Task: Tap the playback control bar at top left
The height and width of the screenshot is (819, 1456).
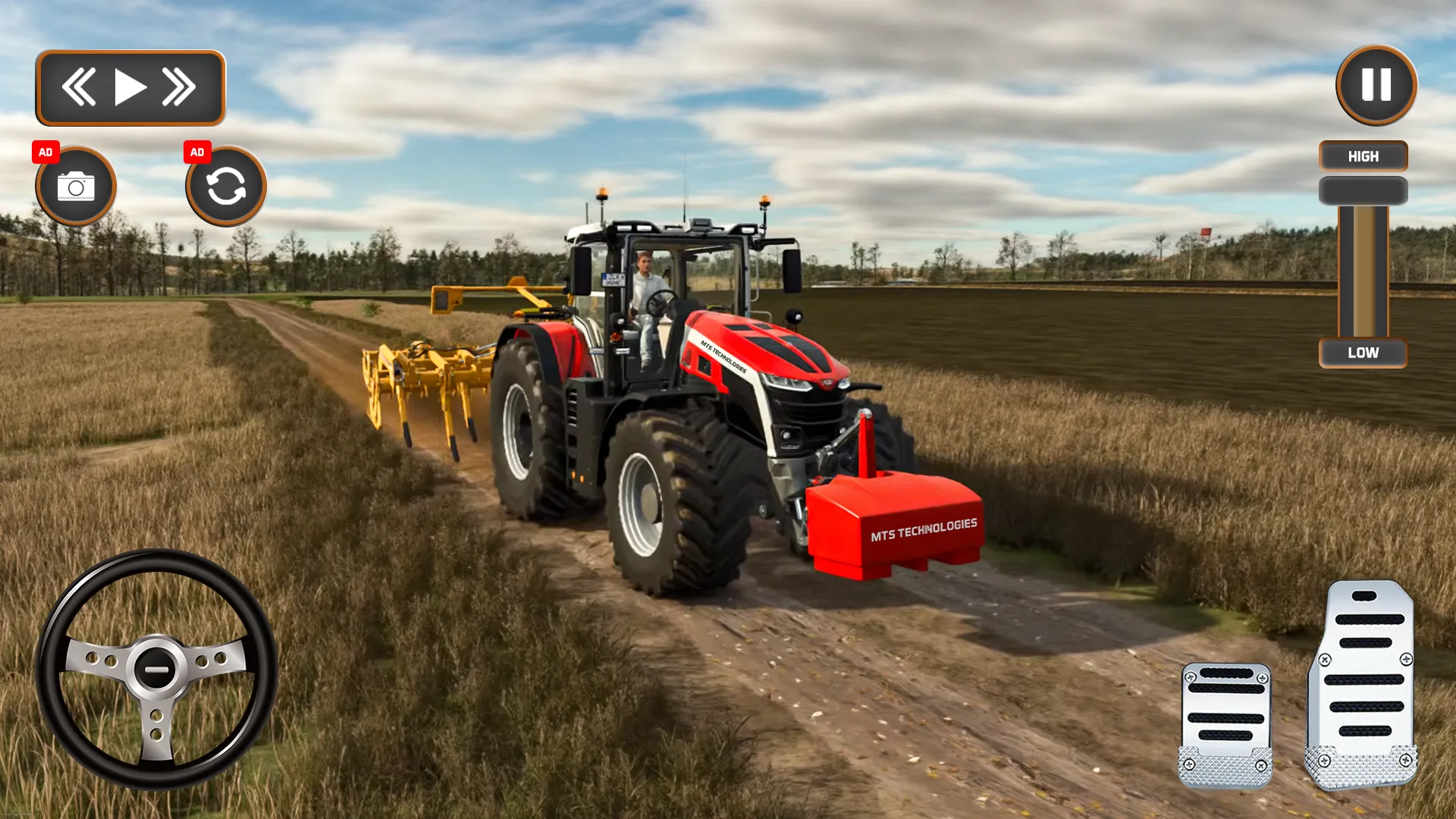Action: [x=129, y=86]
